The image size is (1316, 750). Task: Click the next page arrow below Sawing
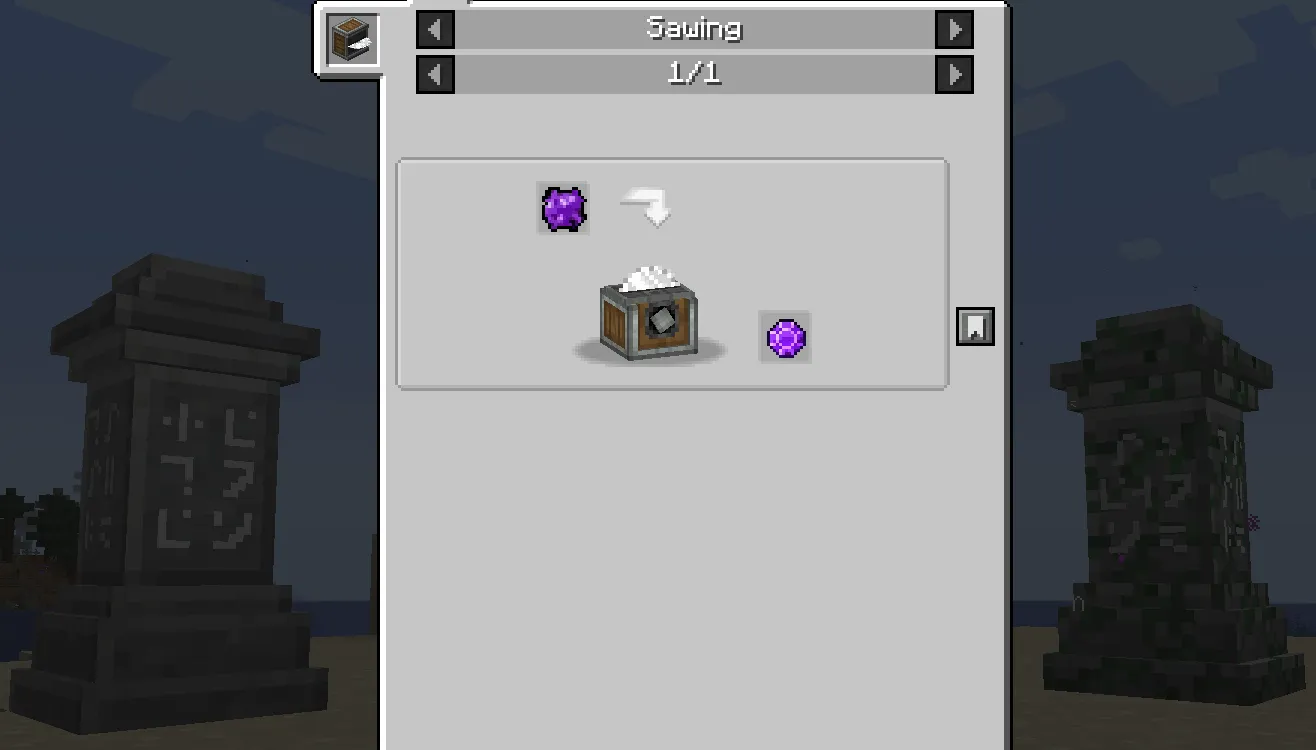(x=955, y=73)
